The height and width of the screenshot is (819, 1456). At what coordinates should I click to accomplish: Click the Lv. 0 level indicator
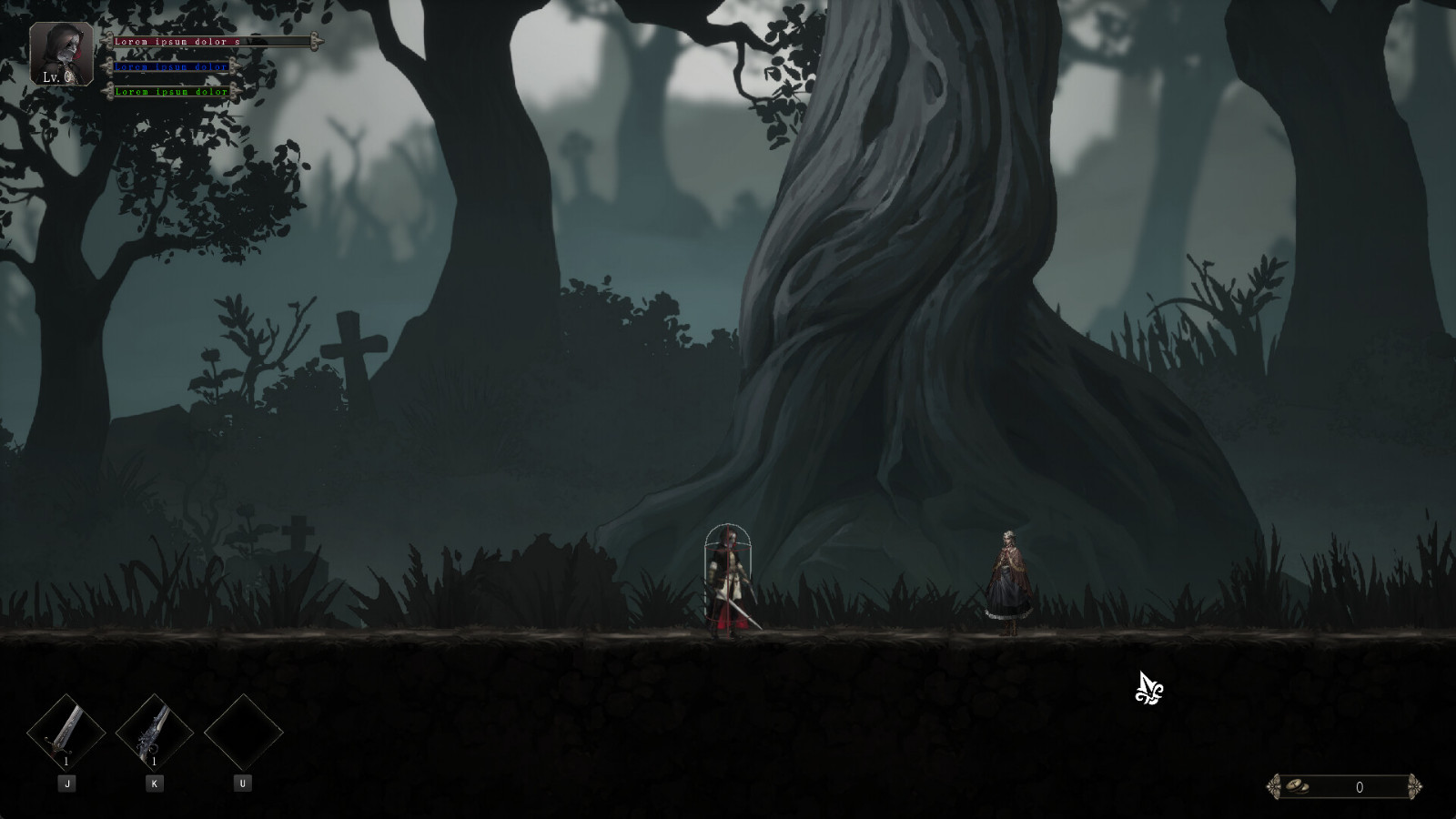pyautogui.click(x=56, y=79)
